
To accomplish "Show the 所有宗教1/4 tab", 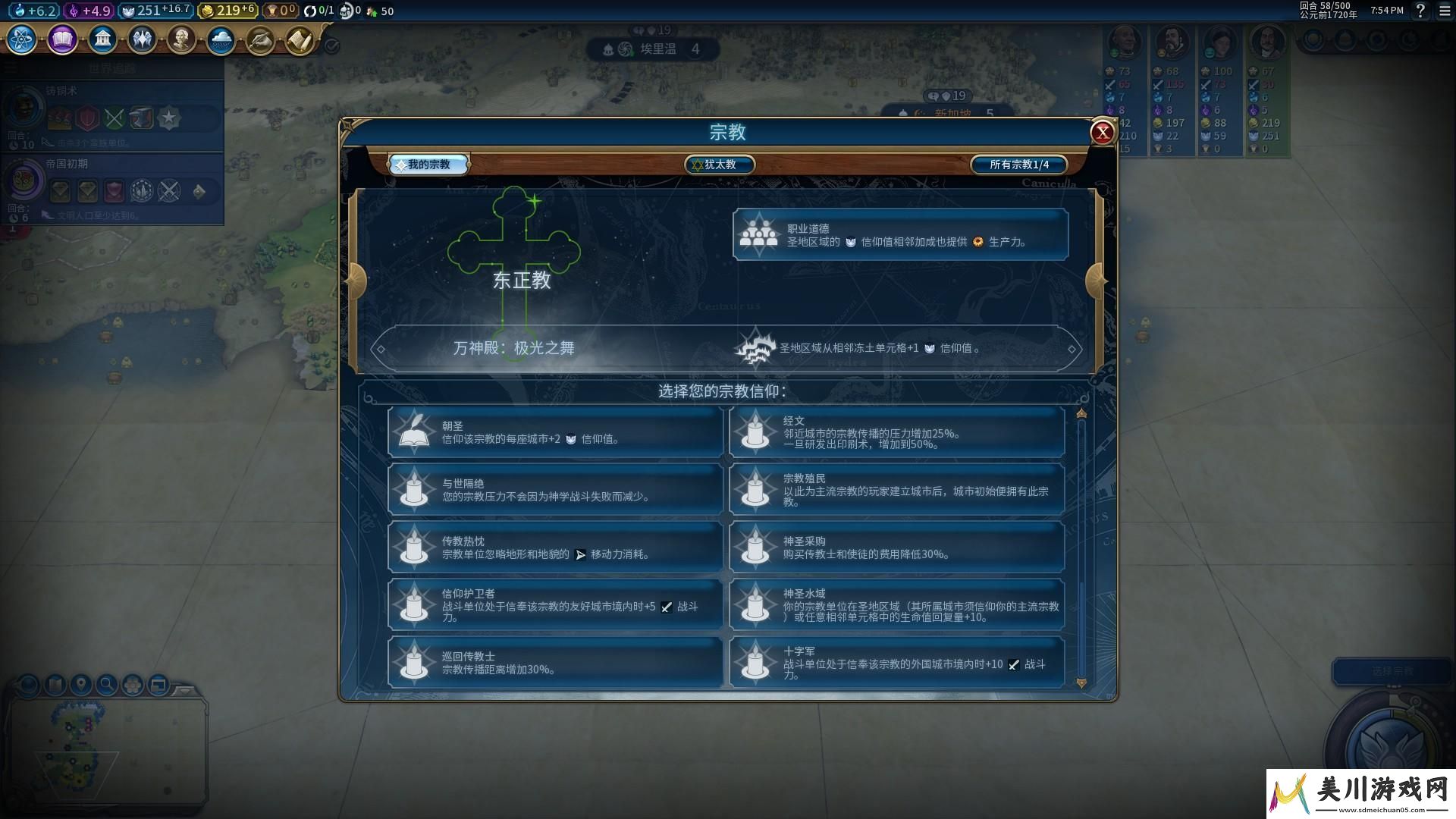I will pyautogui.click(x=1018, y=165).
